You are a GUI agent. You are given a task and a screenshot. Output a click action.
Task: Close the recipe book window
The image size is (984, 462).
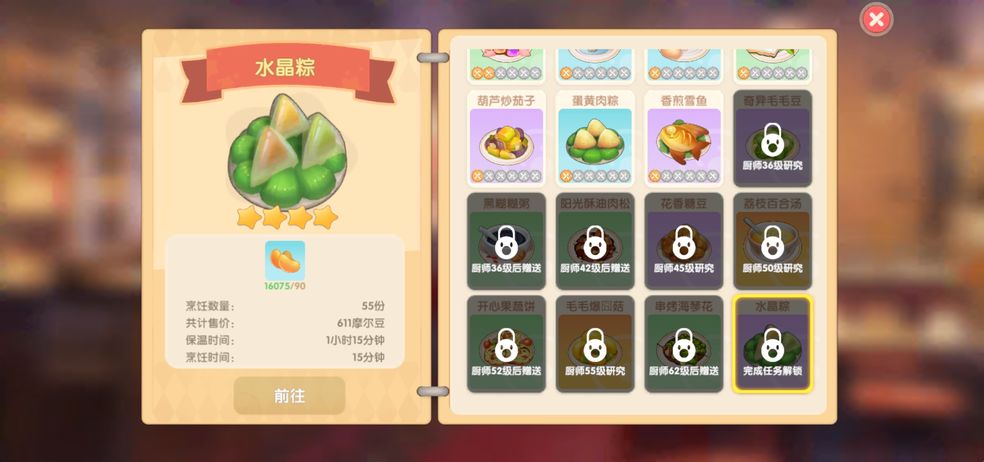point(876,19)
